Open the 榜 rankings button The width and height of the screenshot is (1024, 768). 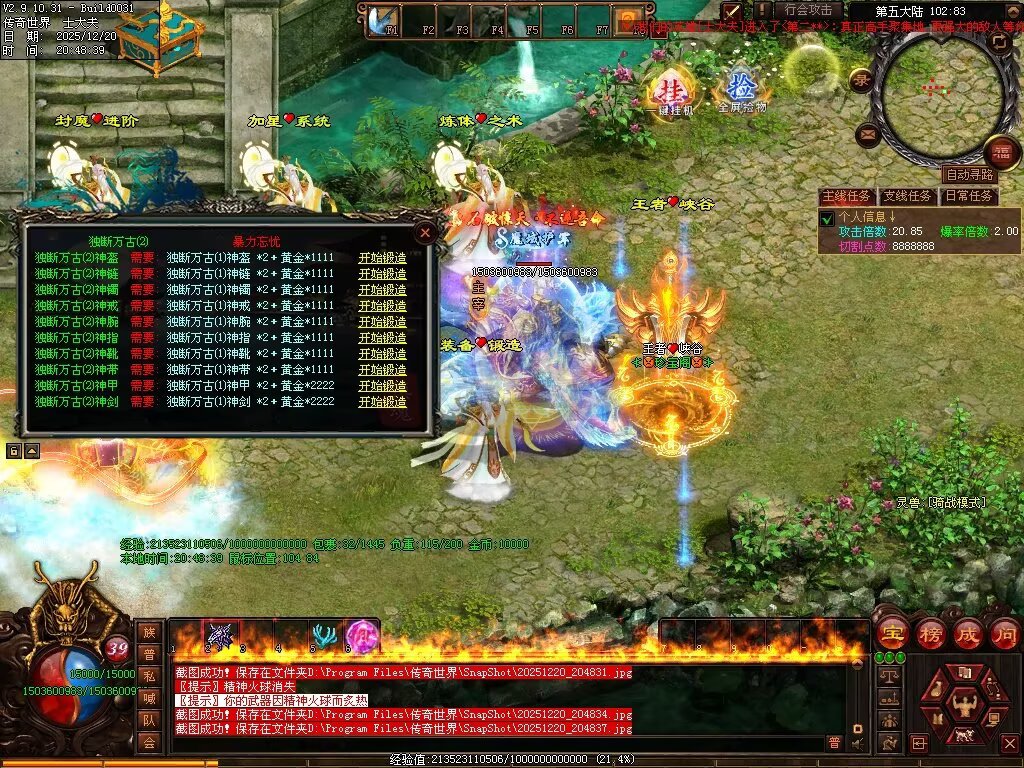click(x=930, y=633)
